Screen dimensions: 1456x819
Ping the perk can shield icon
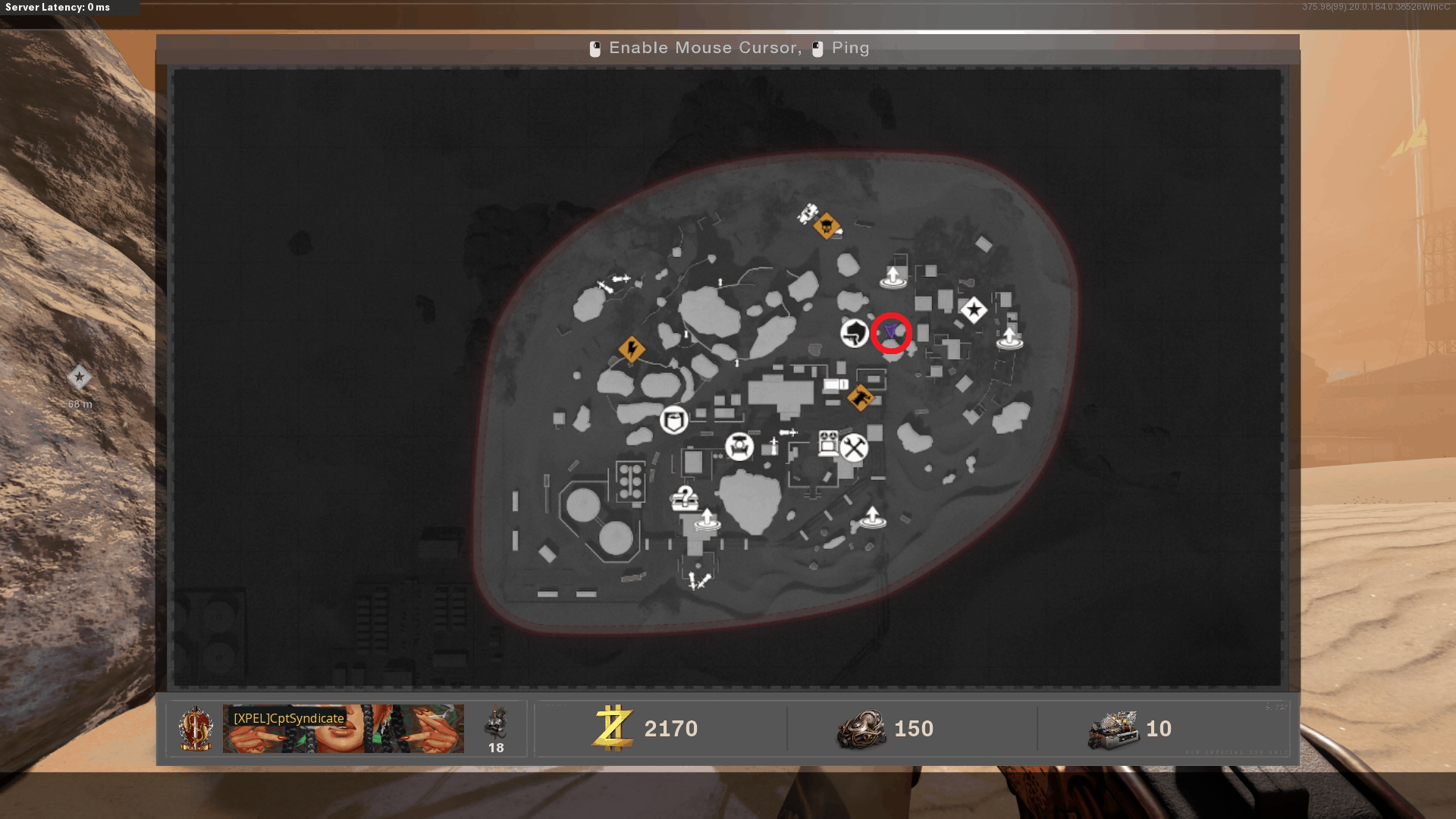tap(673, 419)
